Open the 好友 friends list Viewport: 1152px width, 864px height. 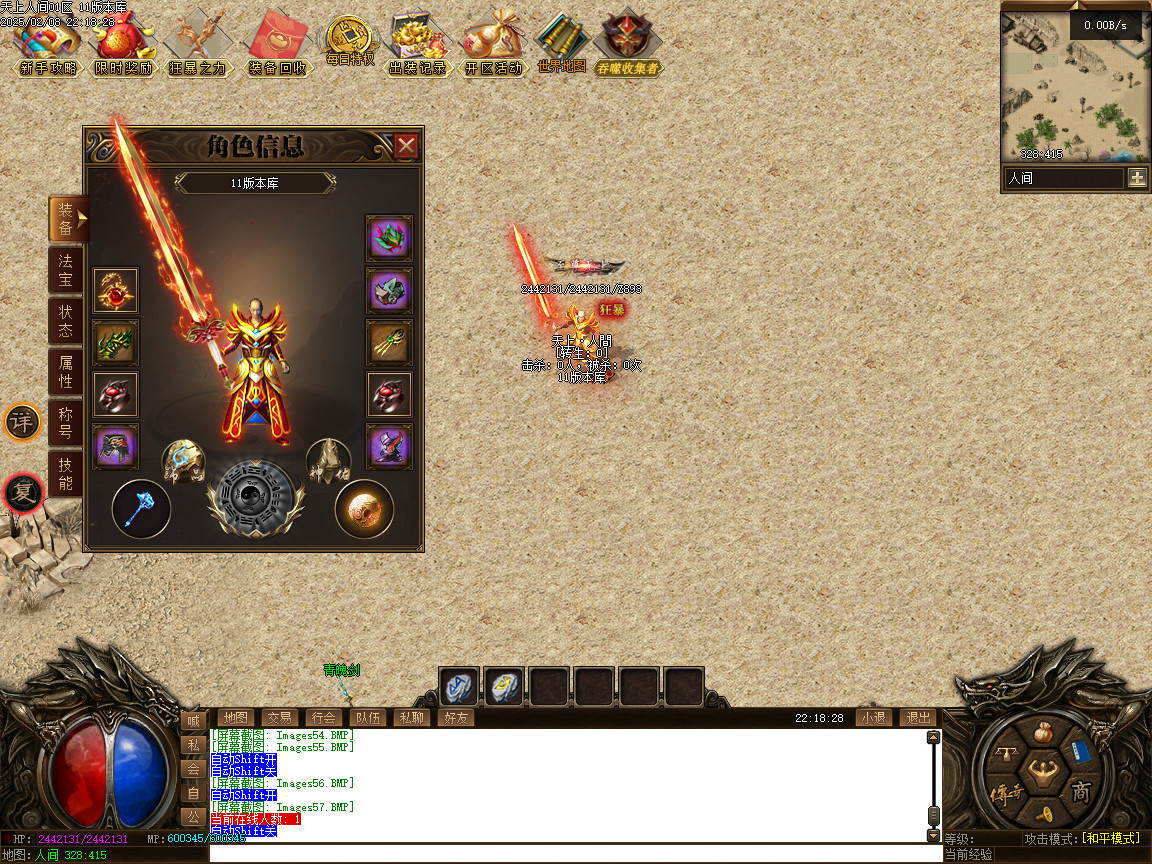(455, 717)
